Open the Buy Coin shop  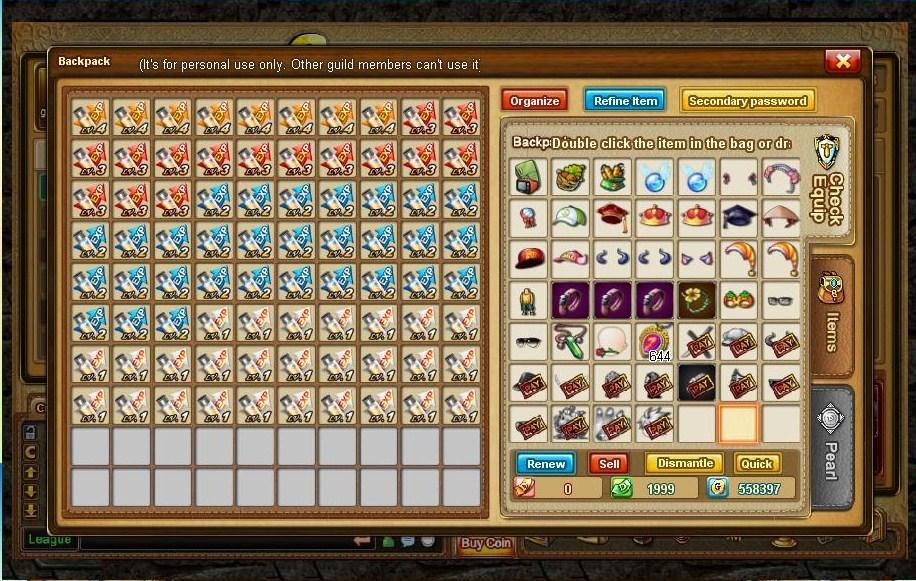point(486,544)
